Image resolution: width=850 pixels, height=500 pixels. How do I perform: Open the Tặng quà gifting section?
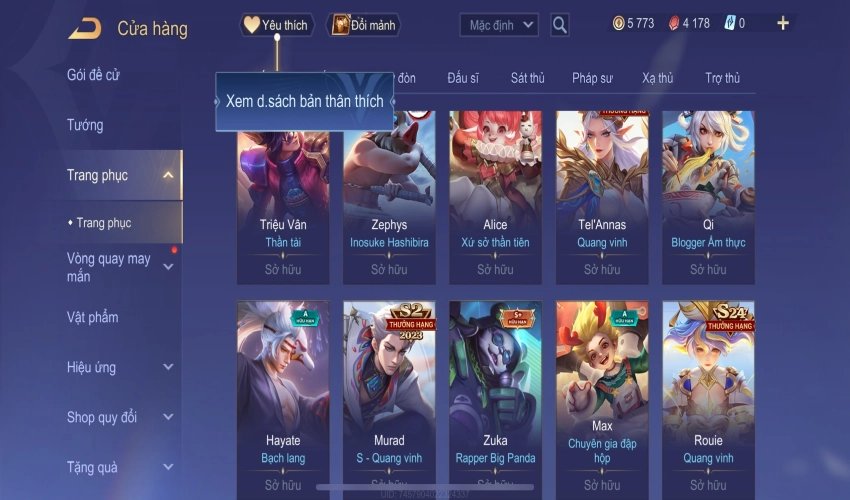(x=168, y=467)
